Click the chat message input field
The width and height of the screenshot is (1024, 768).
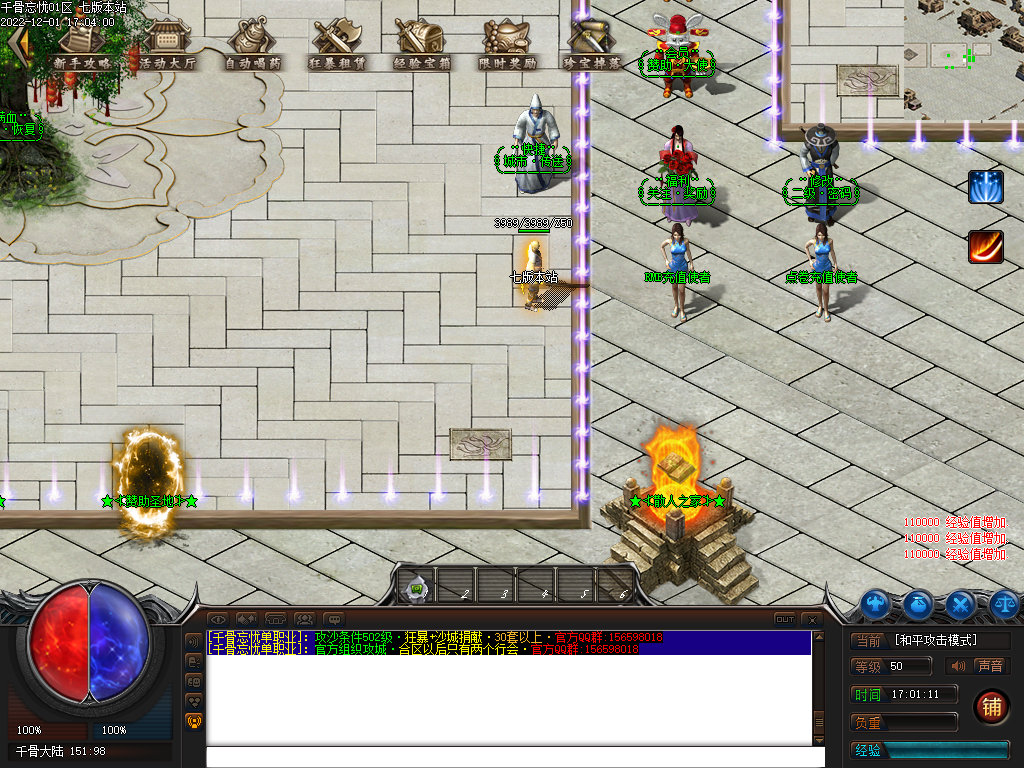[515, 757]
